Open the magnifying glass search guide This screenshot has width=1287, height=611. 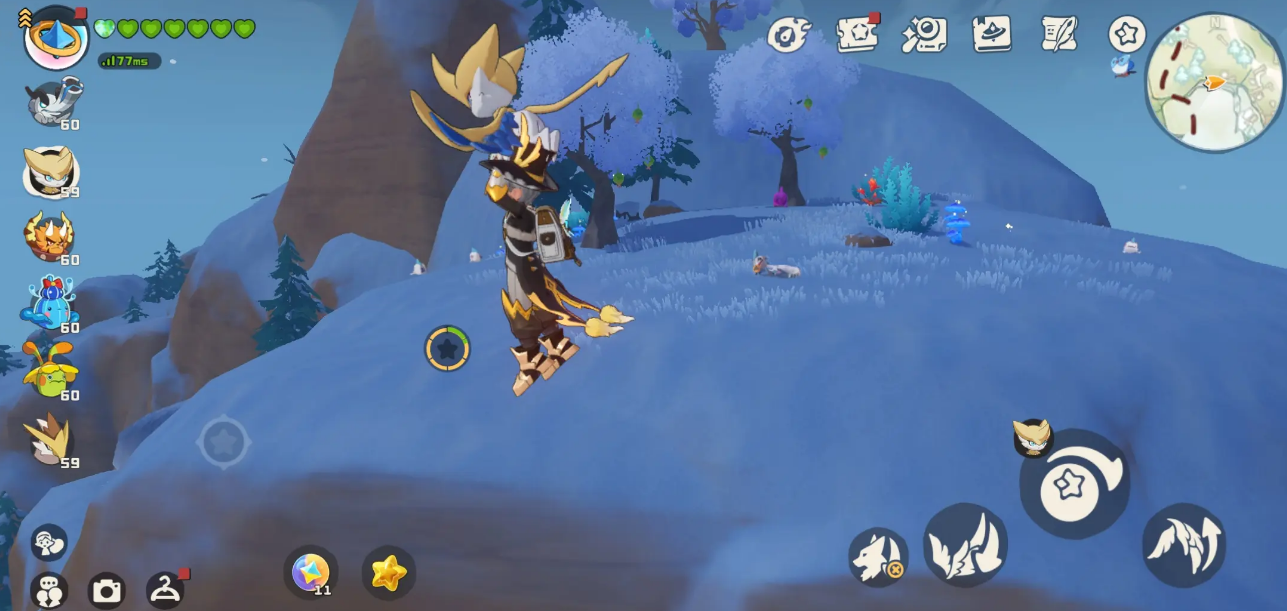point(924,34)
